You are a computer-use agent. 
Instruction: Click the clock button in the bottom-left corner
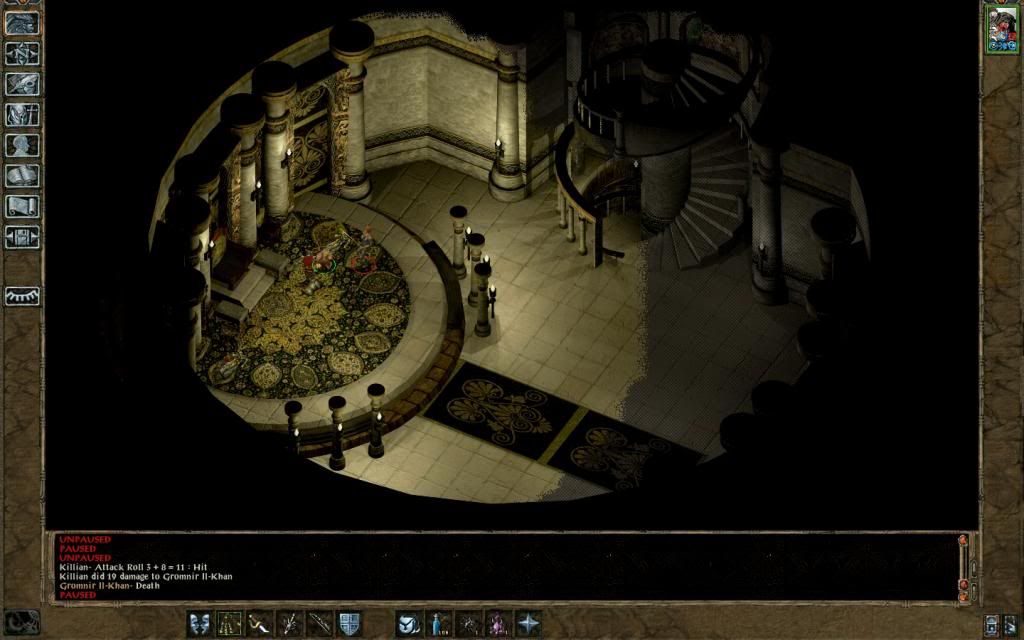(22, 622)
